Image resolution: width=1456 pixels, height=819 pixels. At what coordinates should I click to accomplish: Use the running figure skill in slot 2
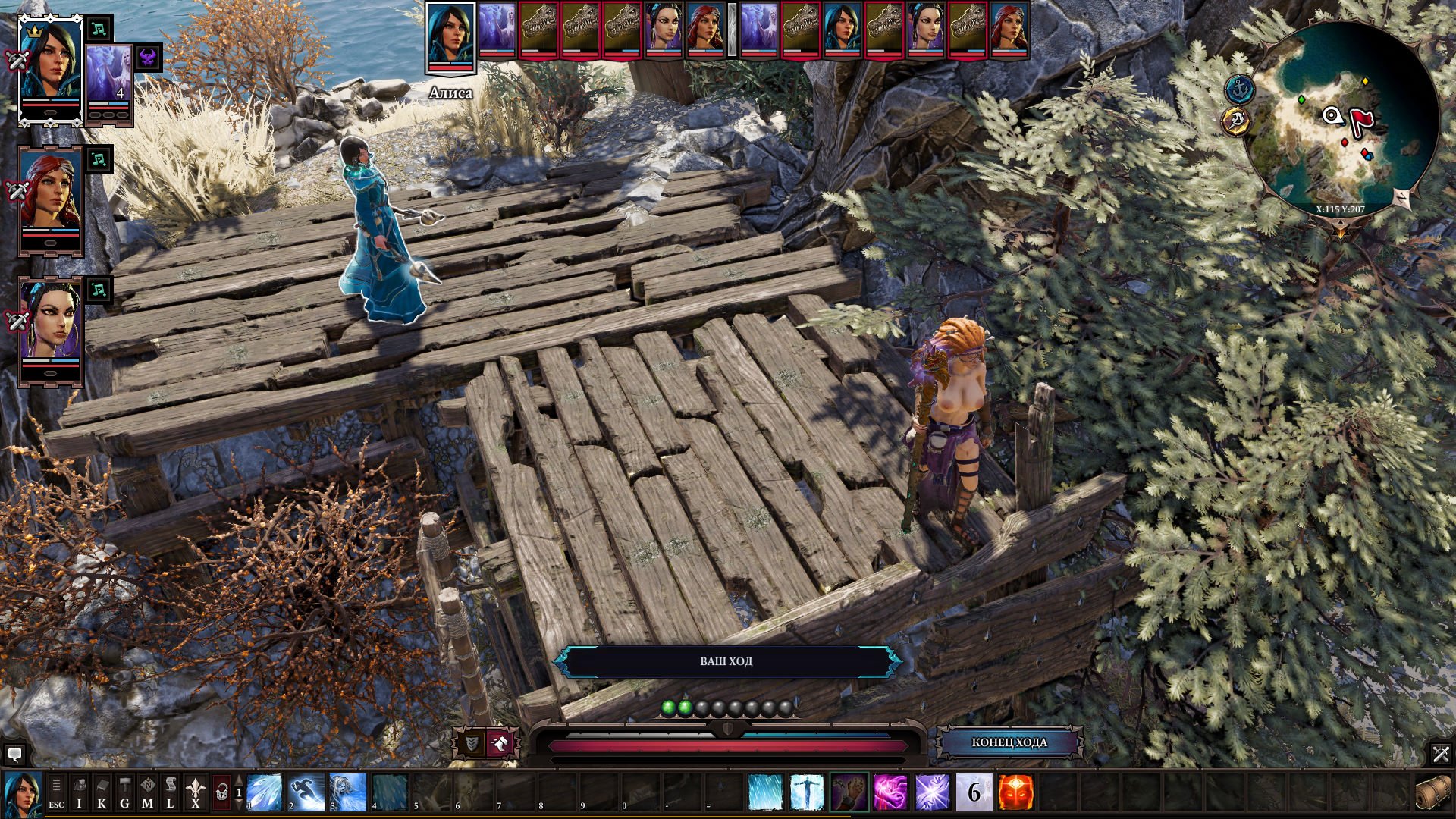[306, 792]
